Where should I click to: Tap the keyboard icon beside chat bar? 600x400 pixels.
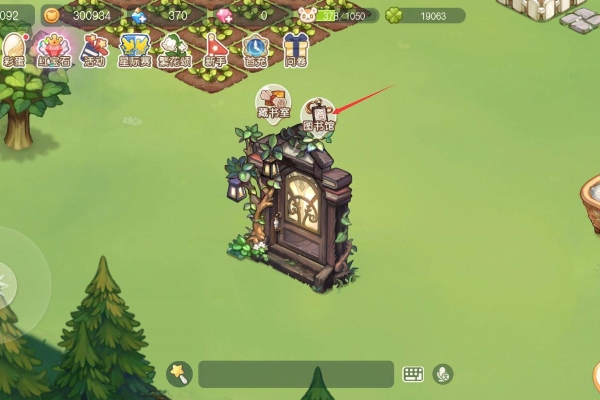coord(413,374)
